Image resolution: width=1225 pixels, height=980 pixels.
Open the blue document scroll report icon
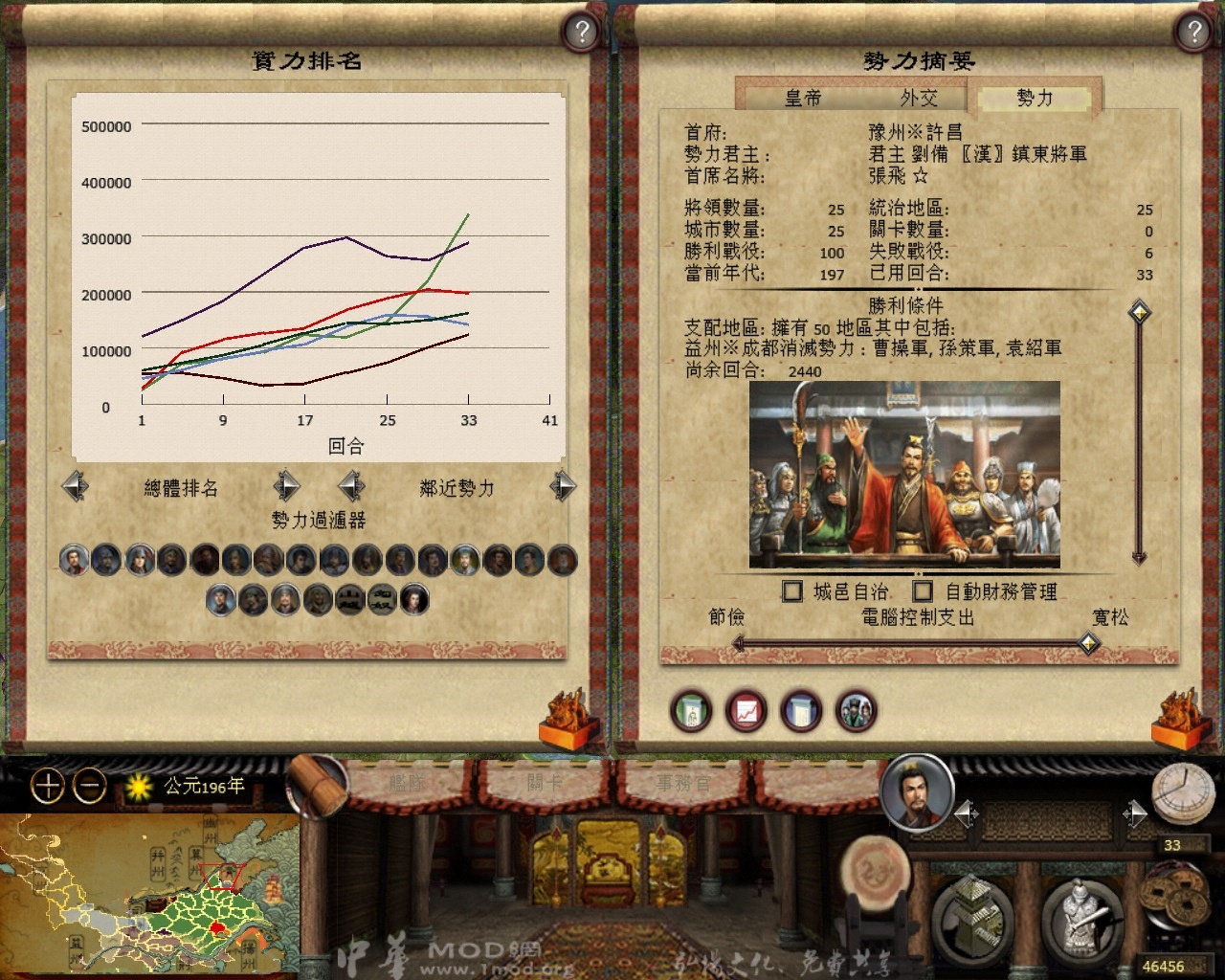[x=802, y=712]
